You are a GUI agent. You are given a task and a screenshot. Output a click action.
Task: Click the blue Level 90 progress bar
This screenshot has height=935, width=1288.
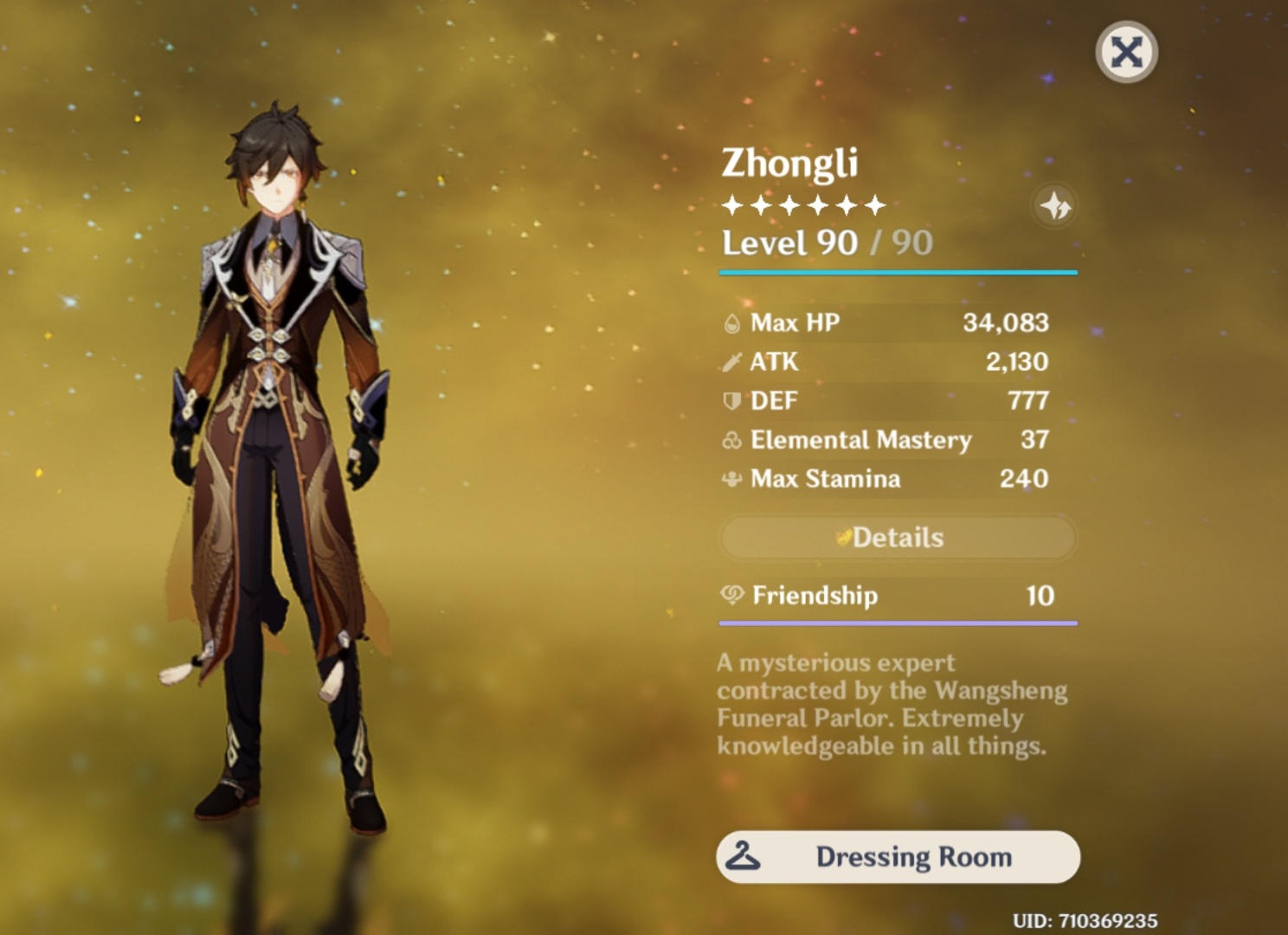click(898, 272)
